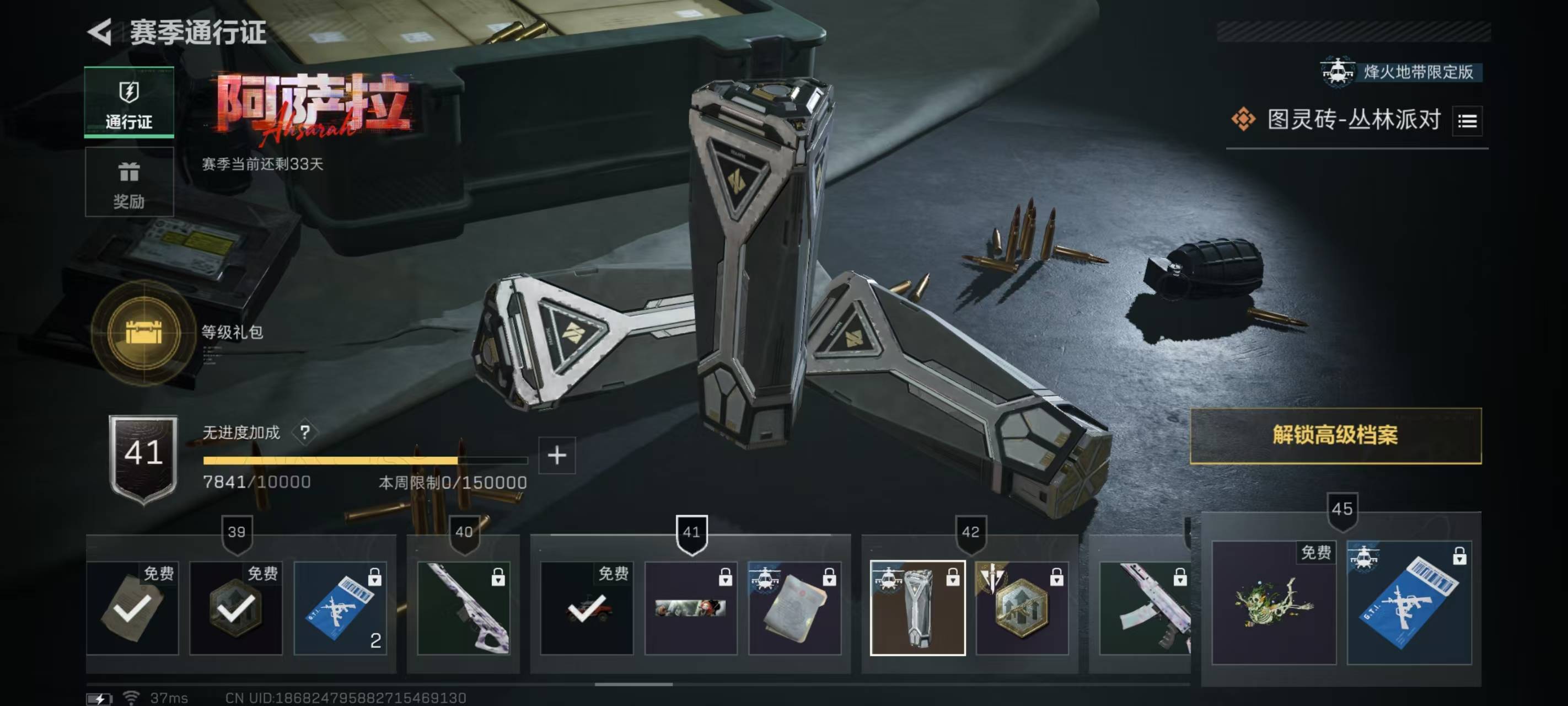
Task: Go back using the top-left arrow
Action: 100,31
